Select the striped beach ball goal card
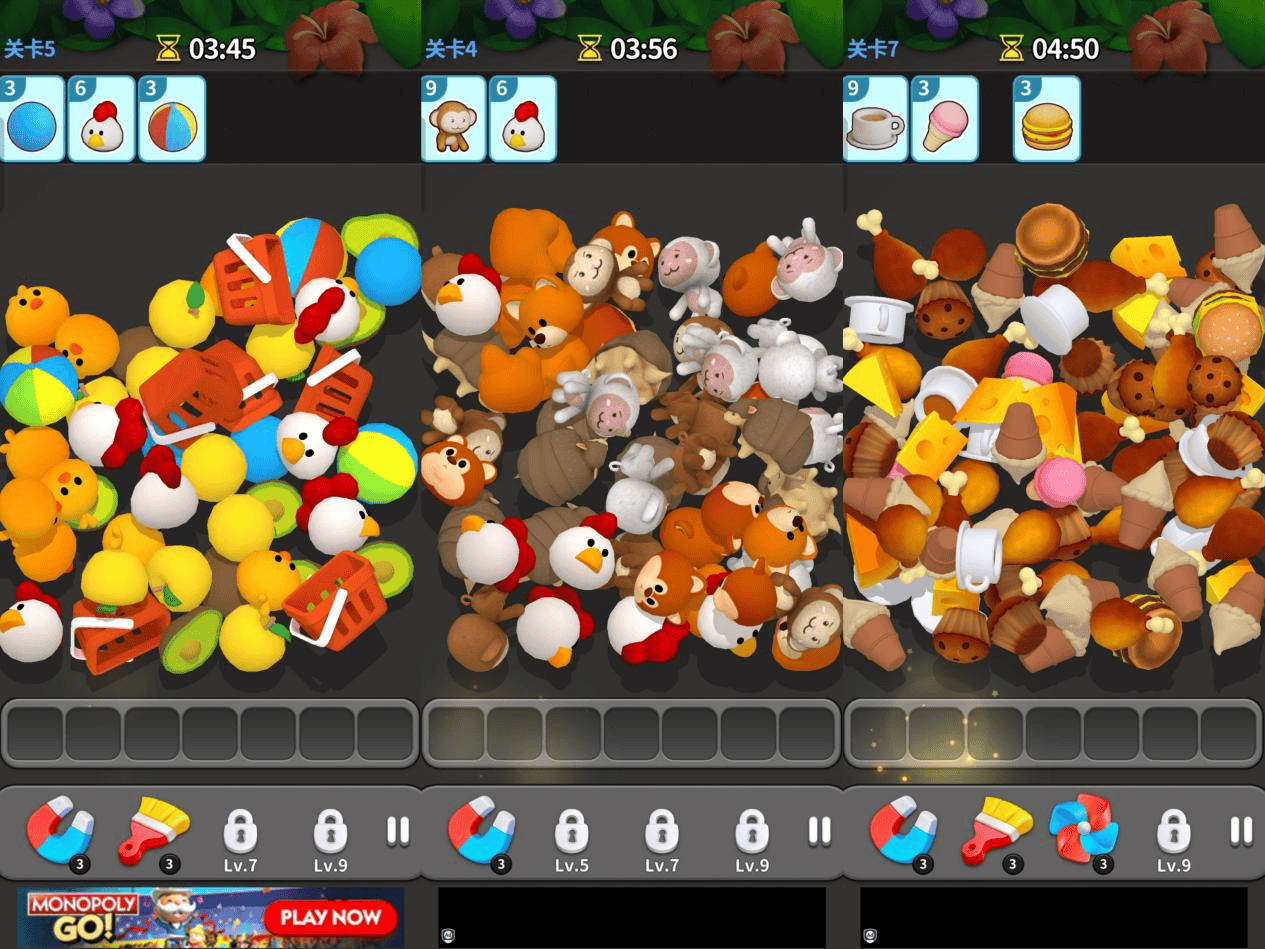The image size is (1265, 949). click(x=171, y=119)
